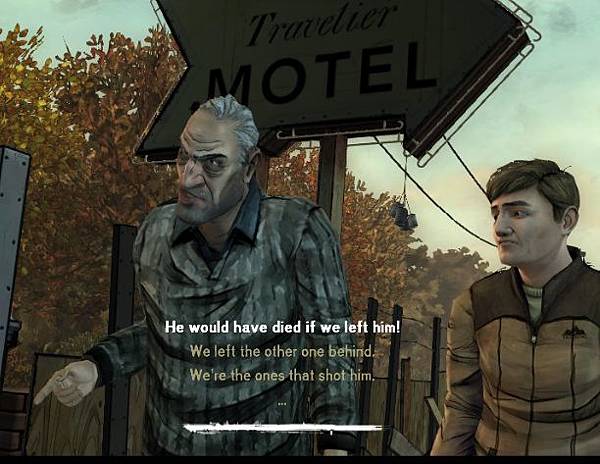Viewport: 600px width, 464px height.
Task: Choose the silent "..." dialogue option
Action: 282,400
